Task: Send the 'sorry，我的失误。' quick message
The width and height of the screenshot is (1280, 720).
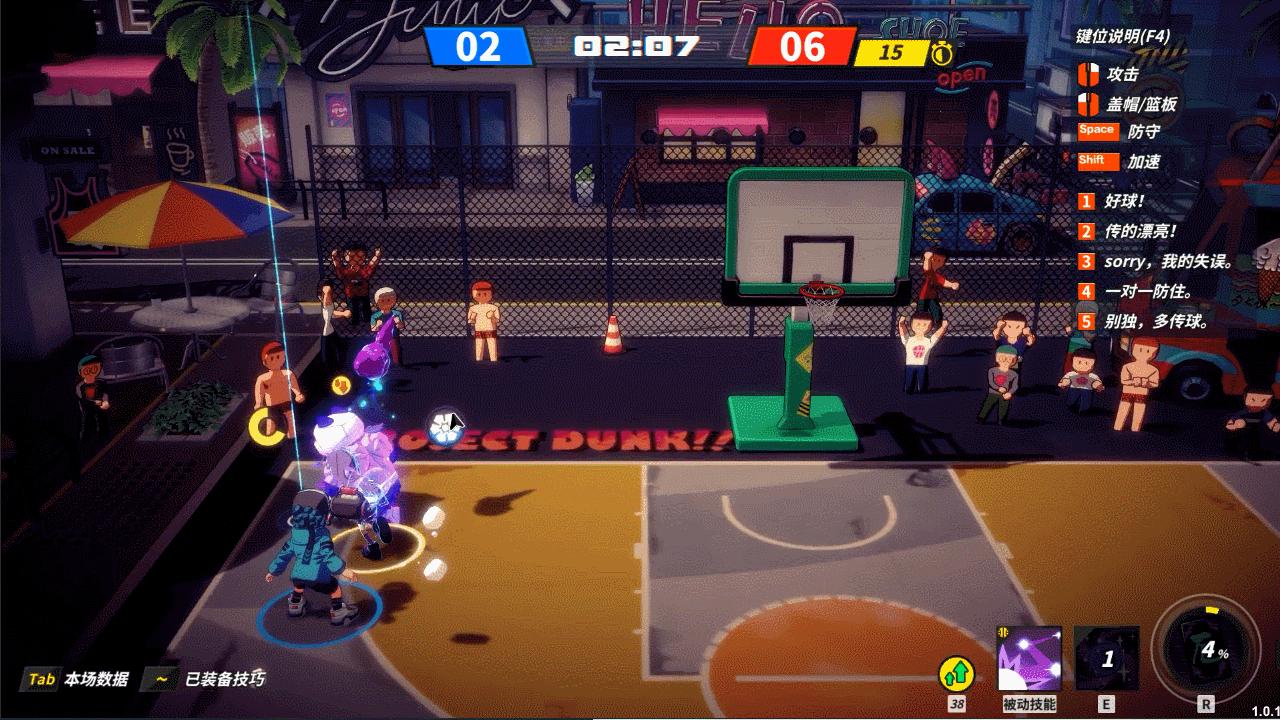Action: pyautogui.click(x=1168, y=261)
